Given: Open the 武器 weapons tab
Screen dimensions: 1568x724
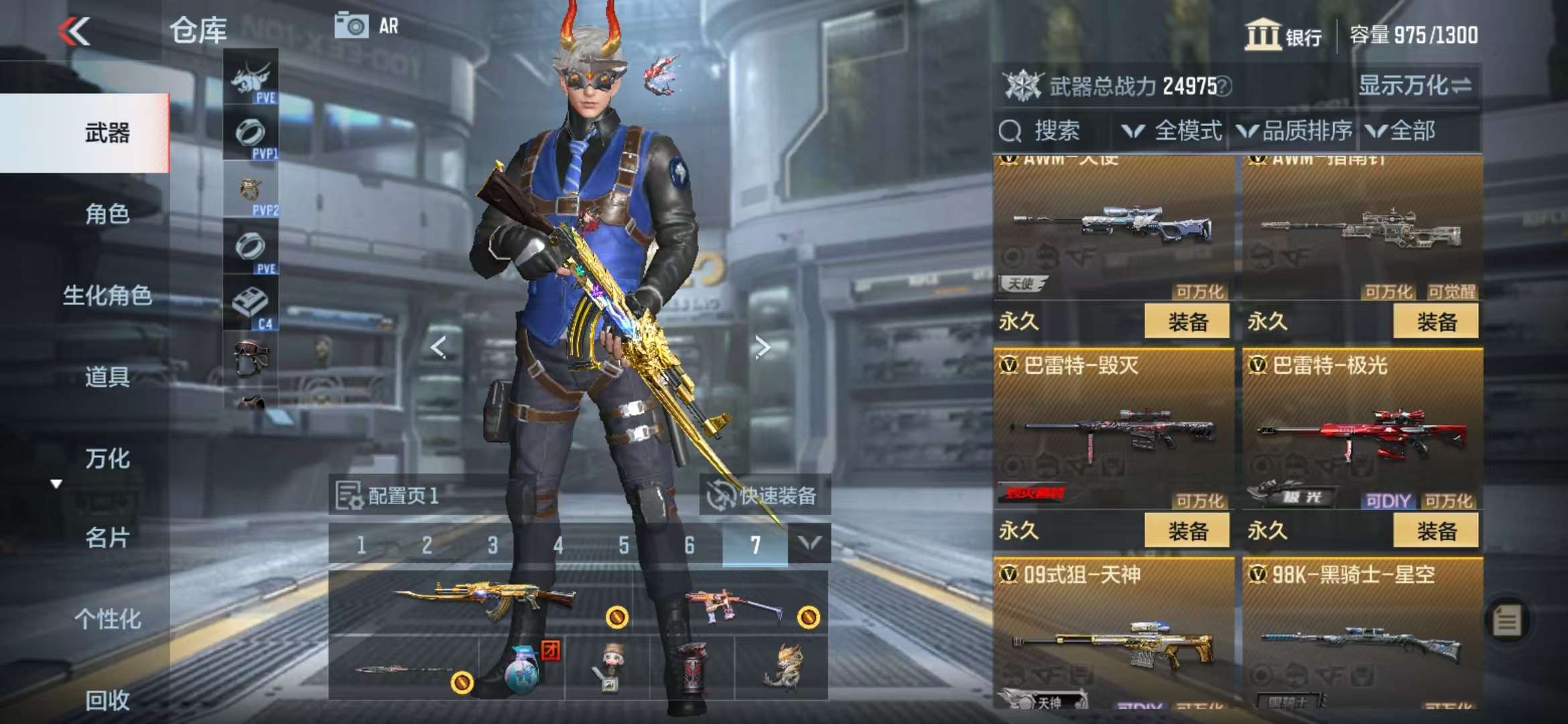Looking at the screenshot, I should [x=107, y=133].
